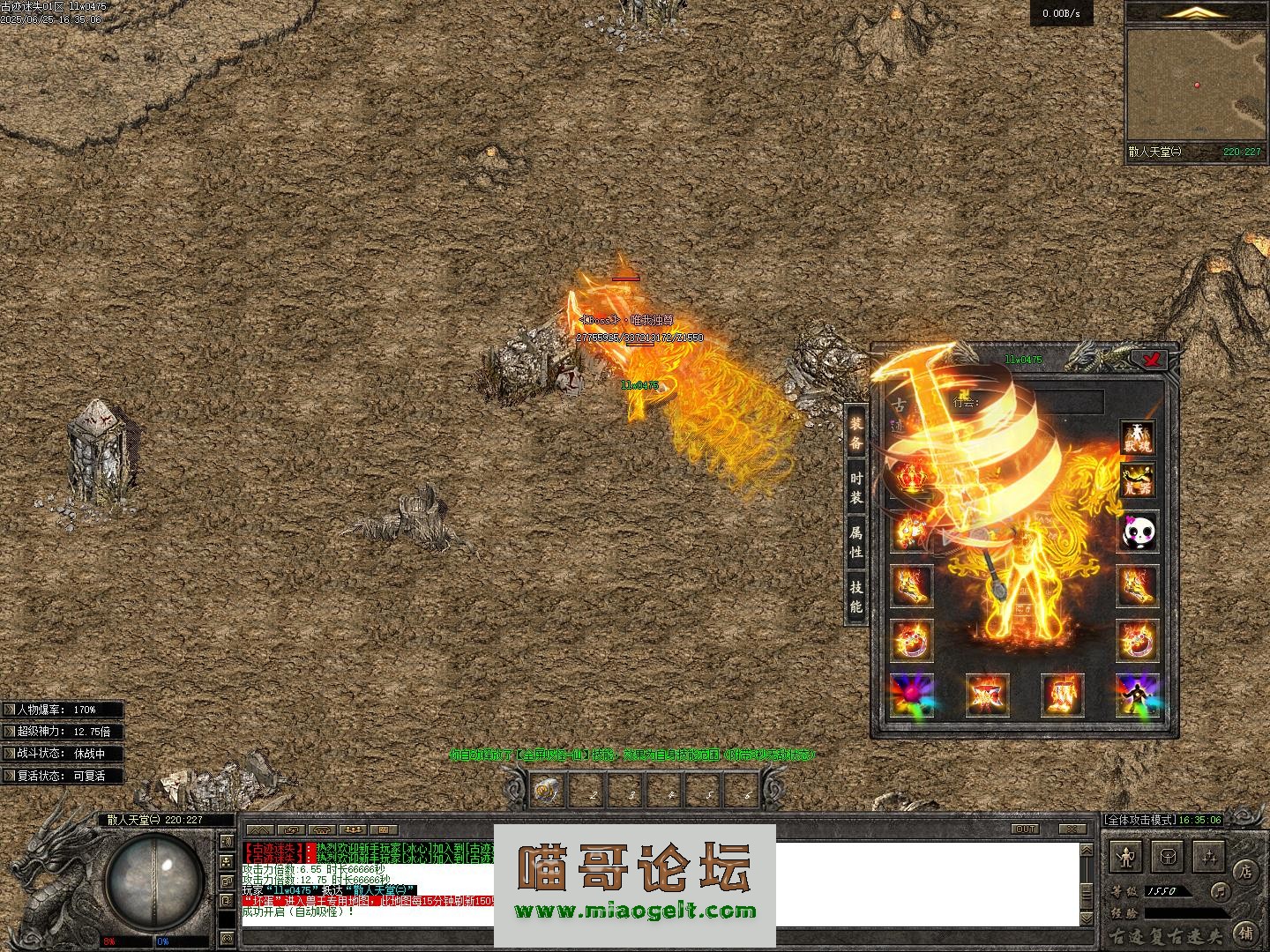
Task: Open the bag inventory button
Action: (x=1168, y=855)
